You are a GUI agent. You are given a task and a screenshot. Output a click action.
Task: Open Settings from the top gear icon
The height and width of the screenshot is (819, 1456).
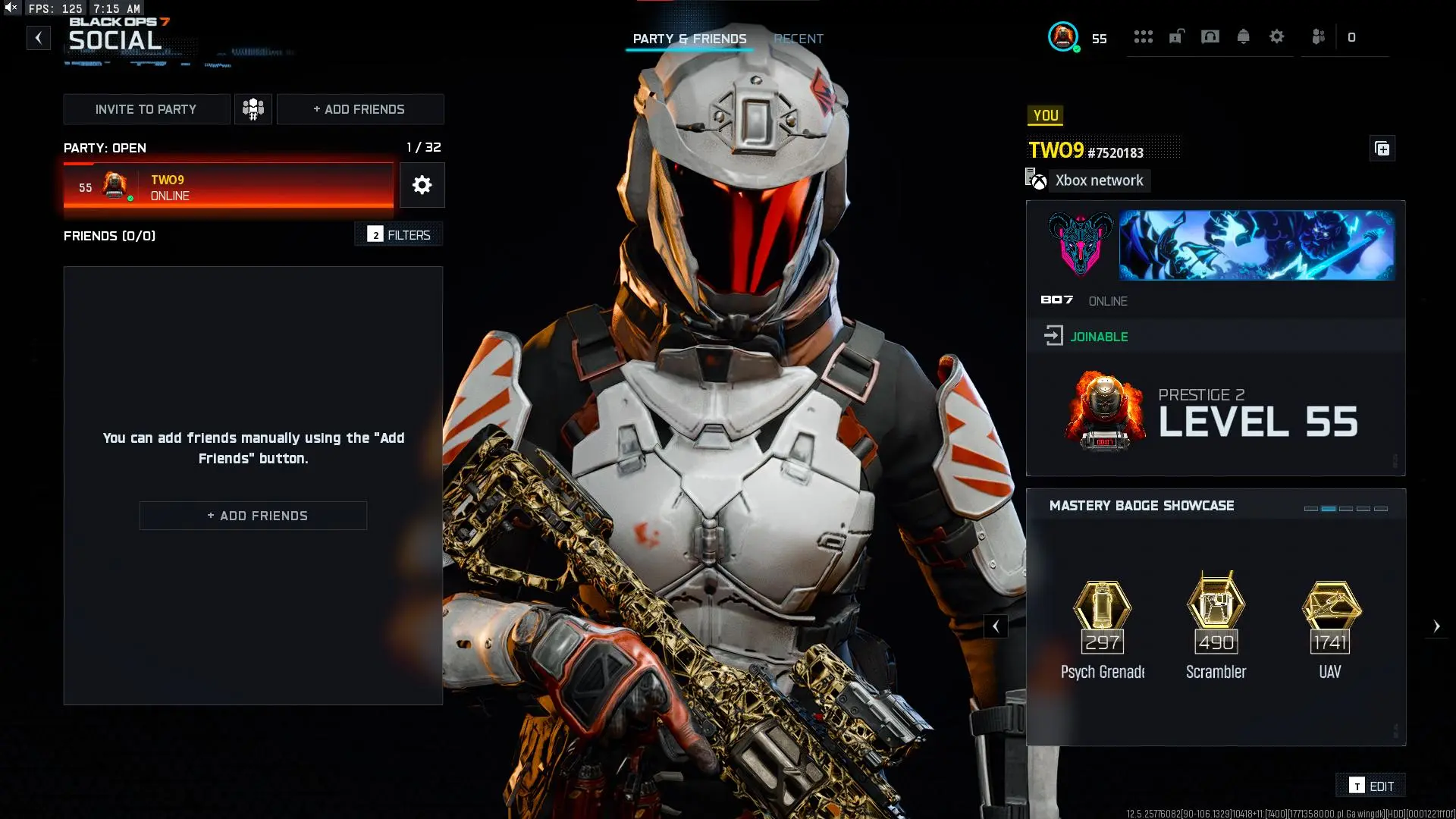(x=1277, y=36)
